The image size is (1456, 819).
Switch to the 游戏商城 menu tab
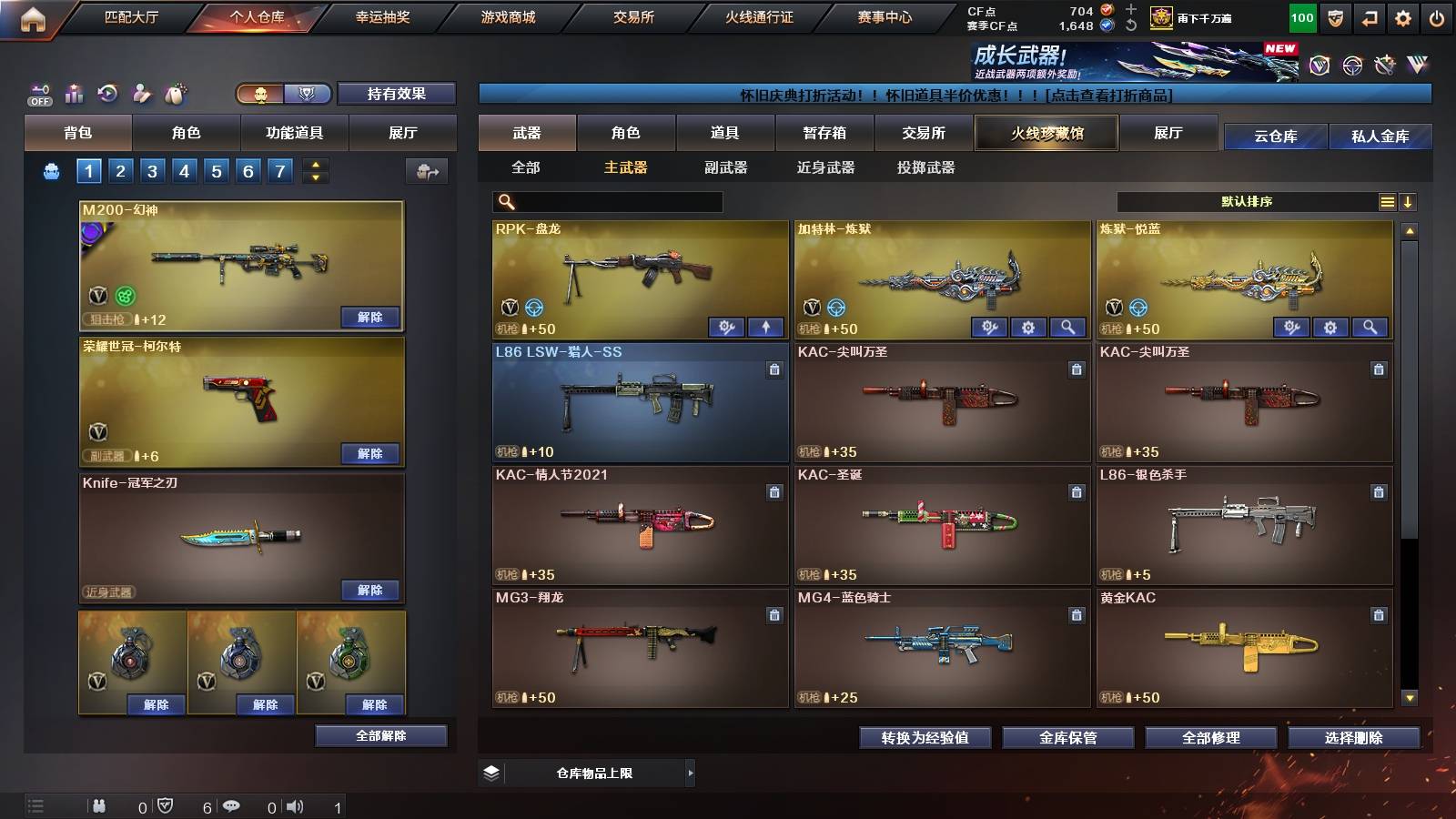pyautogui.click(x=508, y=16)
